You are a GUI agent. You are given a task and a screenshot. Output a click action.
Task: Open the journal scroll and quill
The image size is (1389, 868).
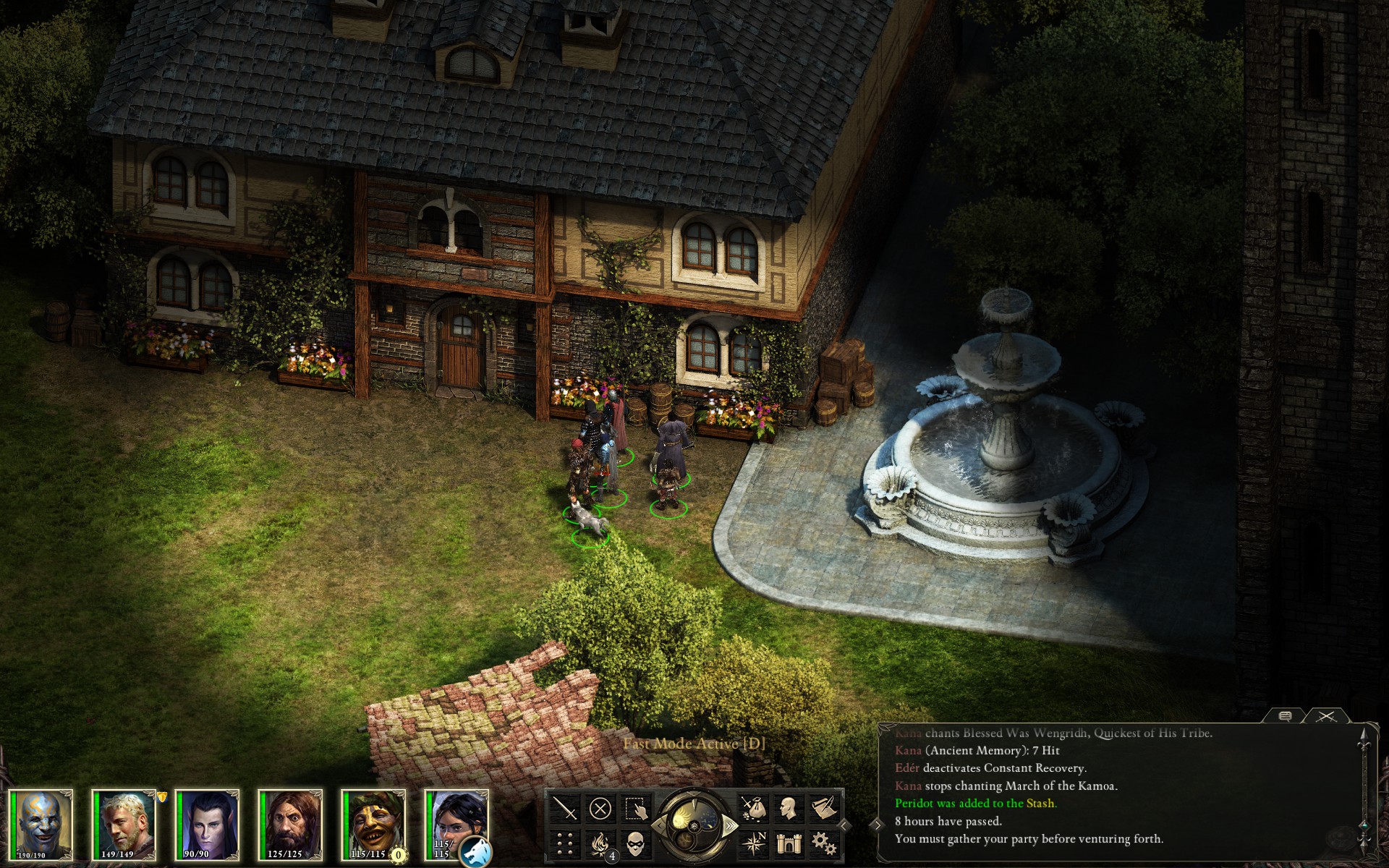click(x=823, y=808)
